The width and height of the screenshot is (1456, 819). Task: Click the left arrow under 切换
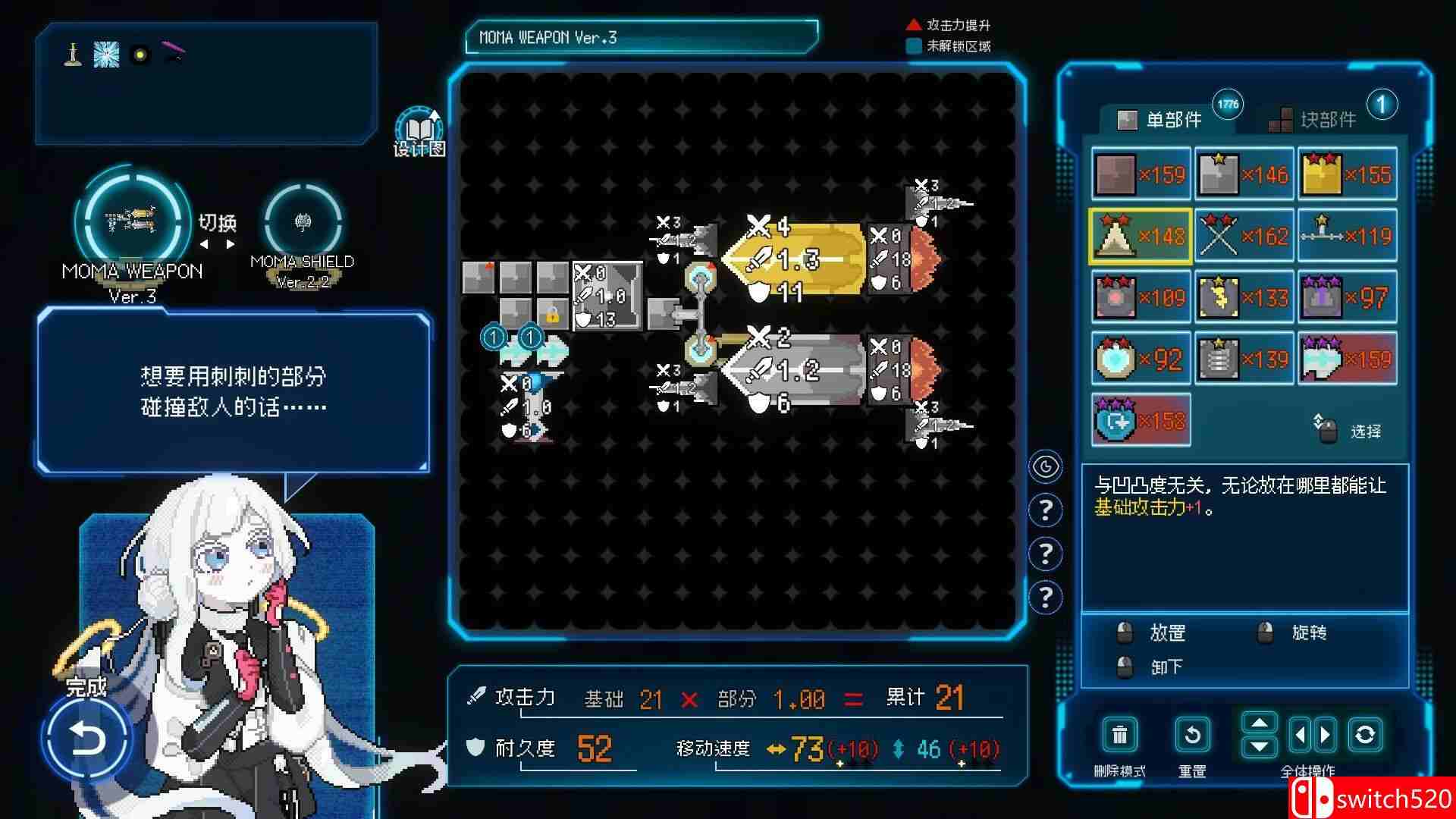click(203, 244)
